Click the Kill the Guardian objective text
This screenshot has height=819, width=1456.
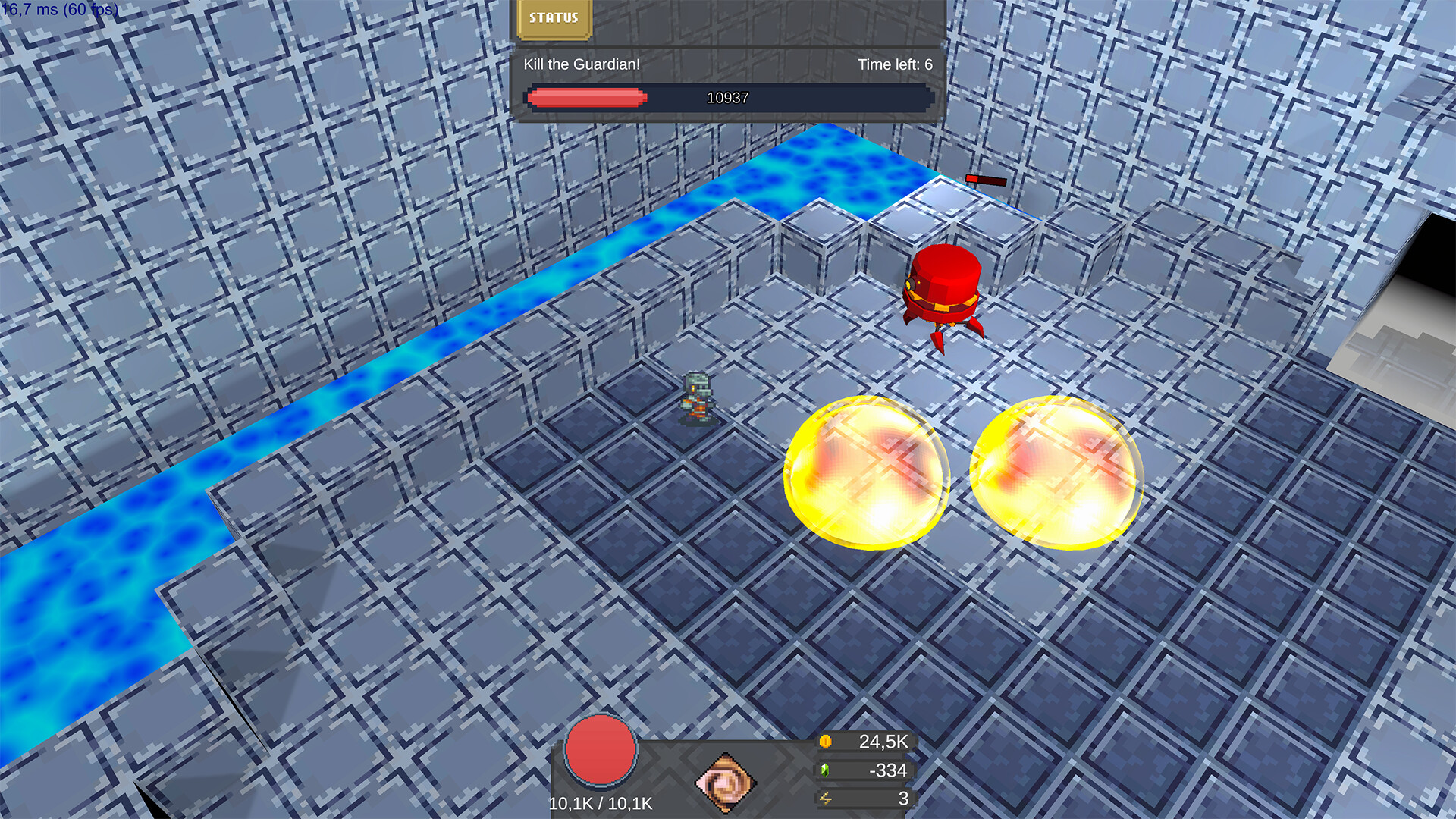[x=580, y=65]
